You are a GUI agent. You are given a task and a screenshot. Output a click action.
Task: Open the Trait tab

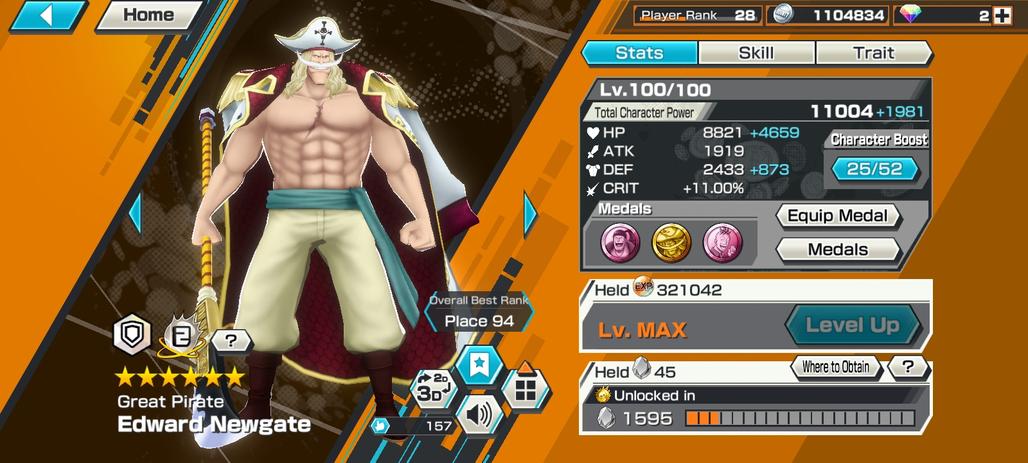pos(873,53)
